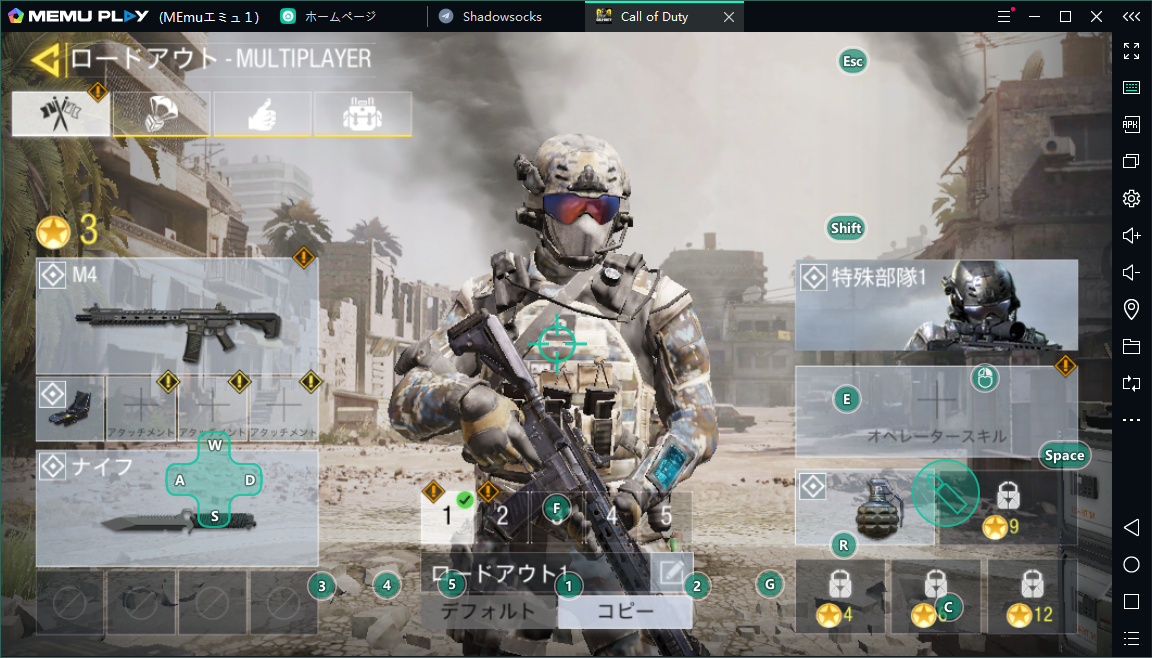Switch to loadout number 4

(612, 516)
